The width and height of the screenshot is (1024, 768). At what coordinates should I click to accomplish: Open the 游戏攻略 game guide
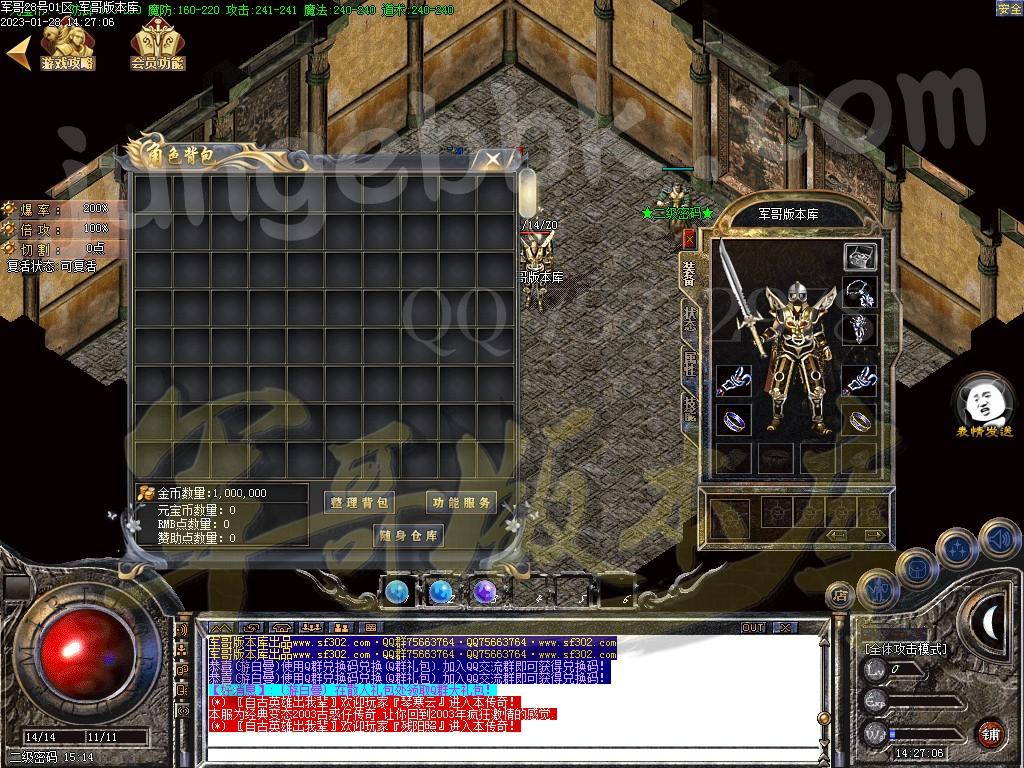67,46
